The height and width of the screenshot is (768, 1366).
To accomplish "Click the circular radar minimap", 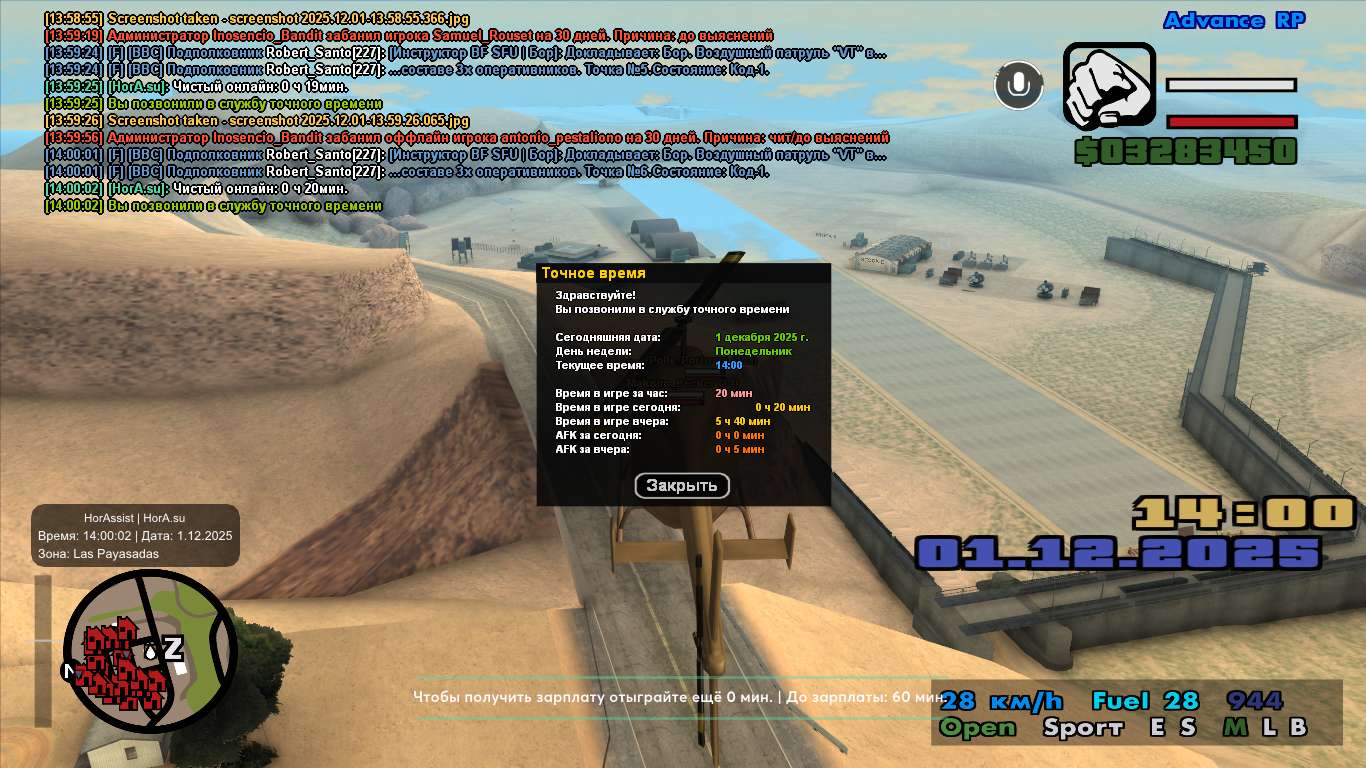I will click(x=150, y=652).
